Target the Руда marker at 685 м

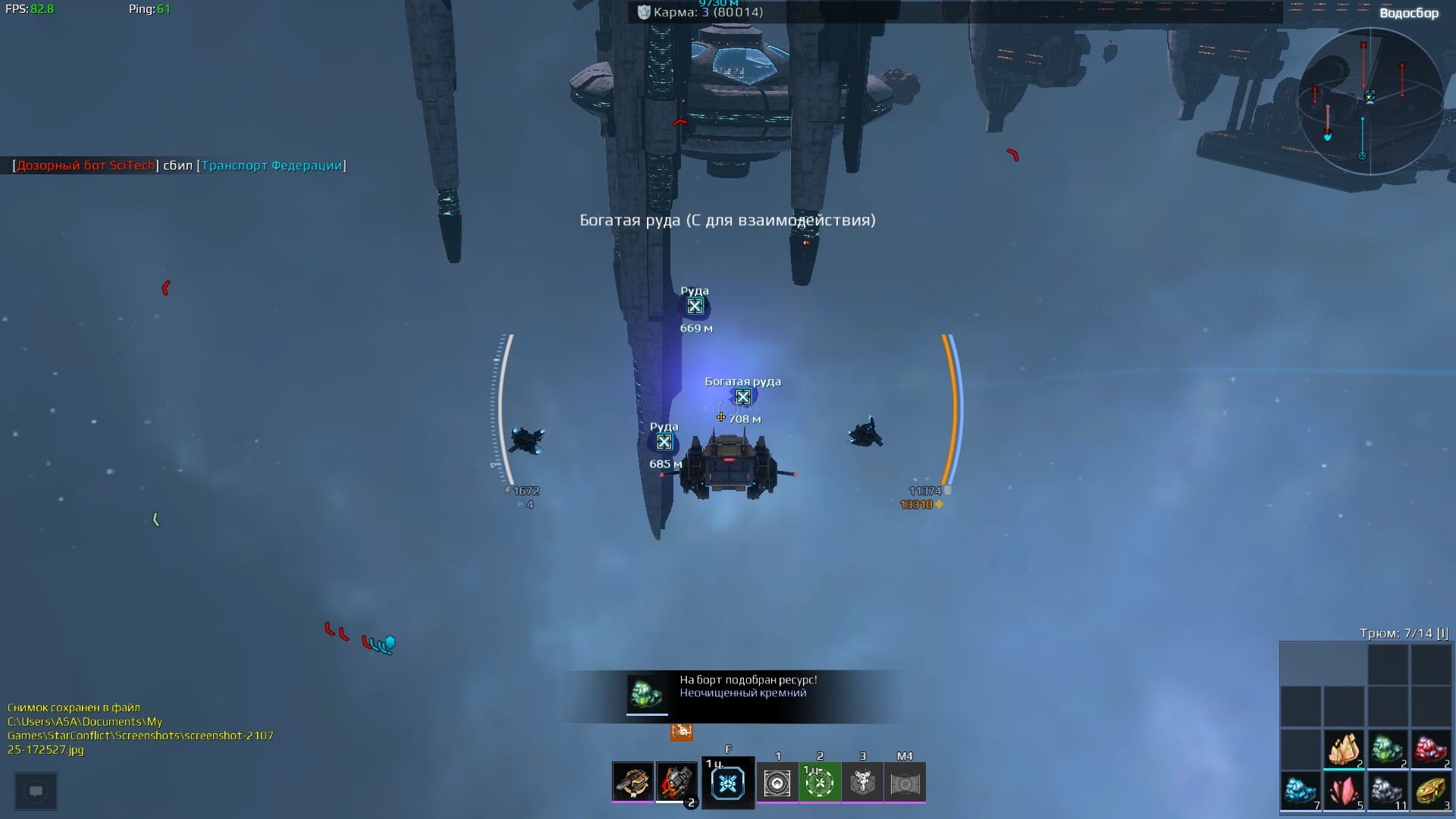pos(664,442)
